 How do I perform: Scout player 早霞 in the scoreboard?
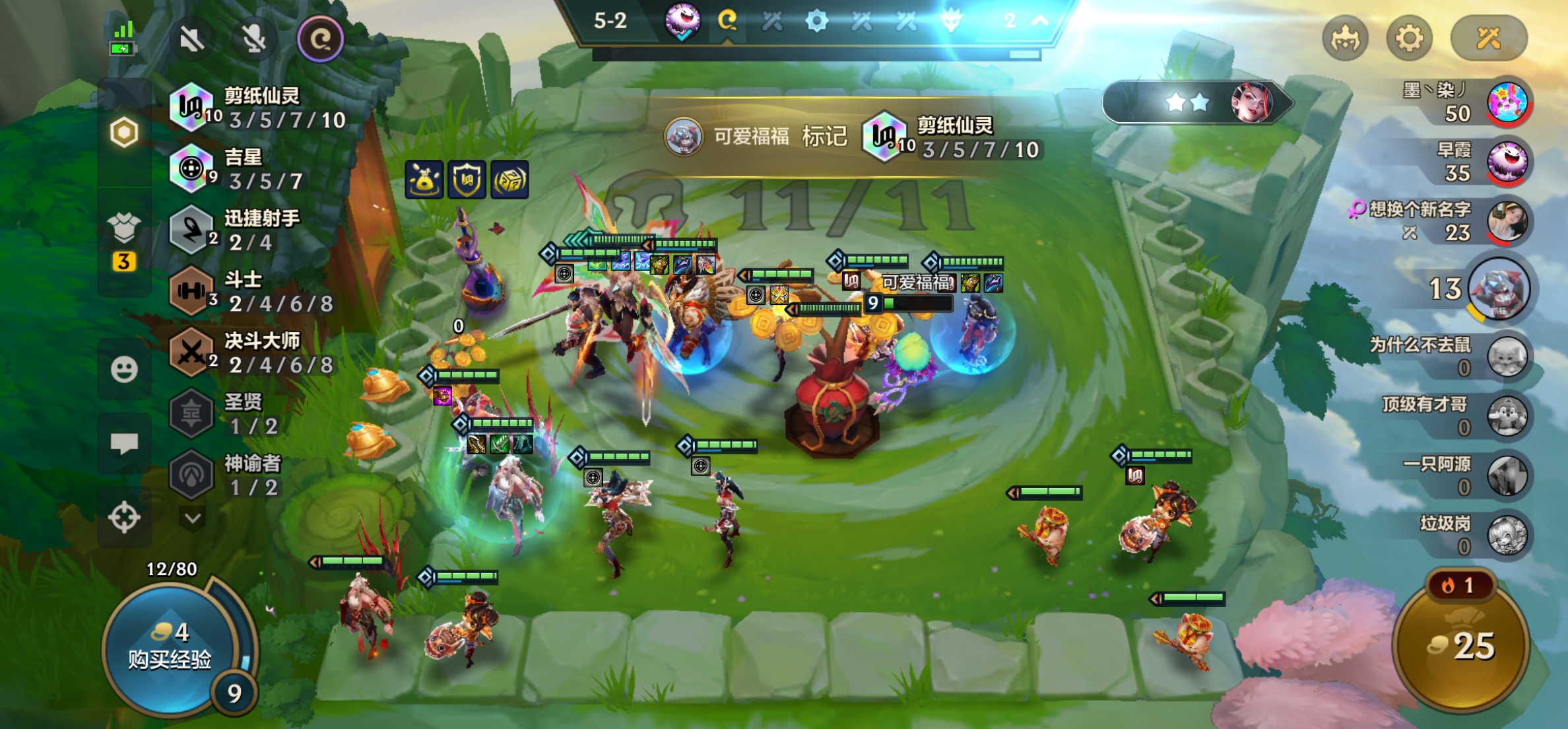(x=1507, y=162)
